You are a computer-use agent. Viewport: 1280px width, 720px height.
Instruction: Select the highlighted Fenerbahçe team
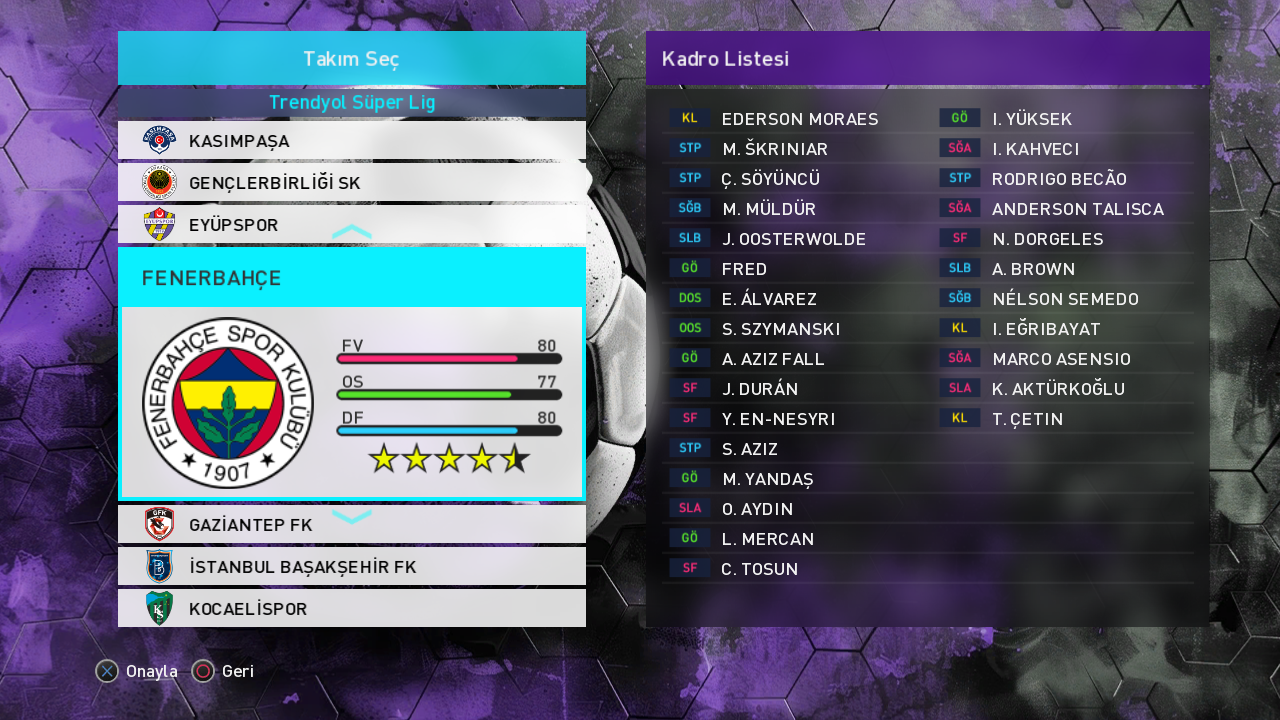[351, 278]
